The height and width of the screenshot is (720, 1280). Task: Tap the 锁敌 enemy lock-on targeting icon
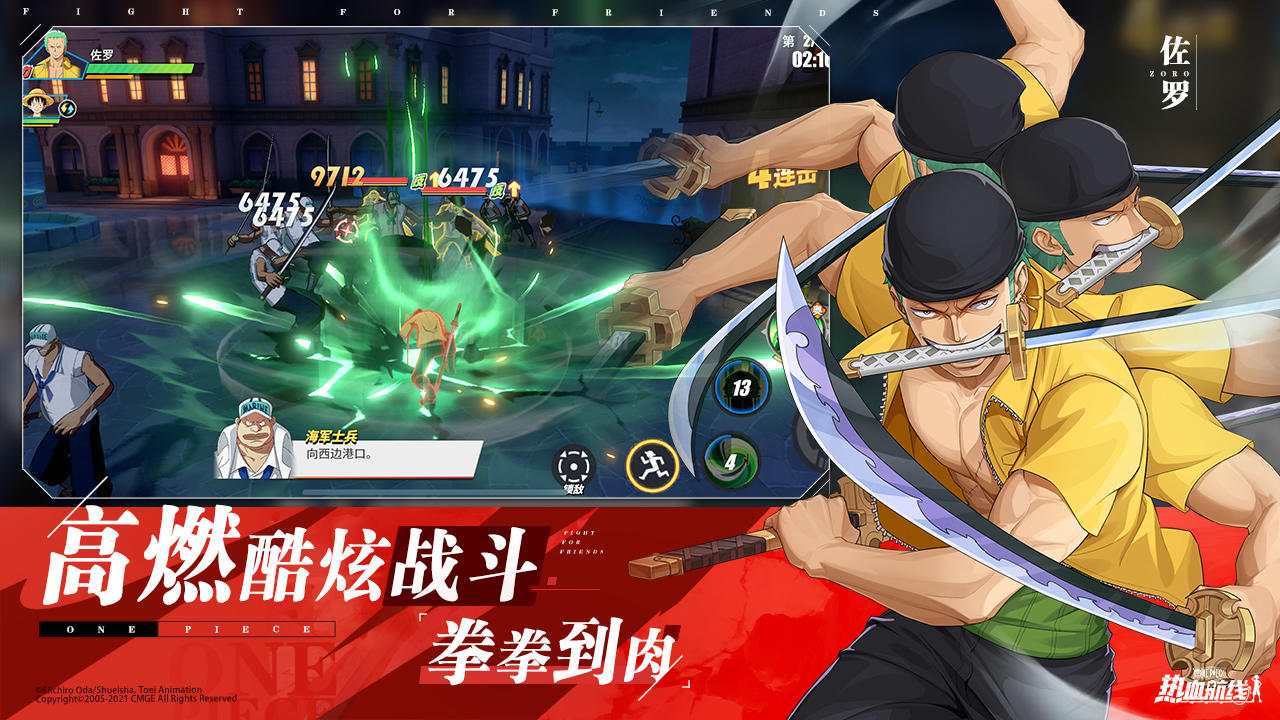571,465
